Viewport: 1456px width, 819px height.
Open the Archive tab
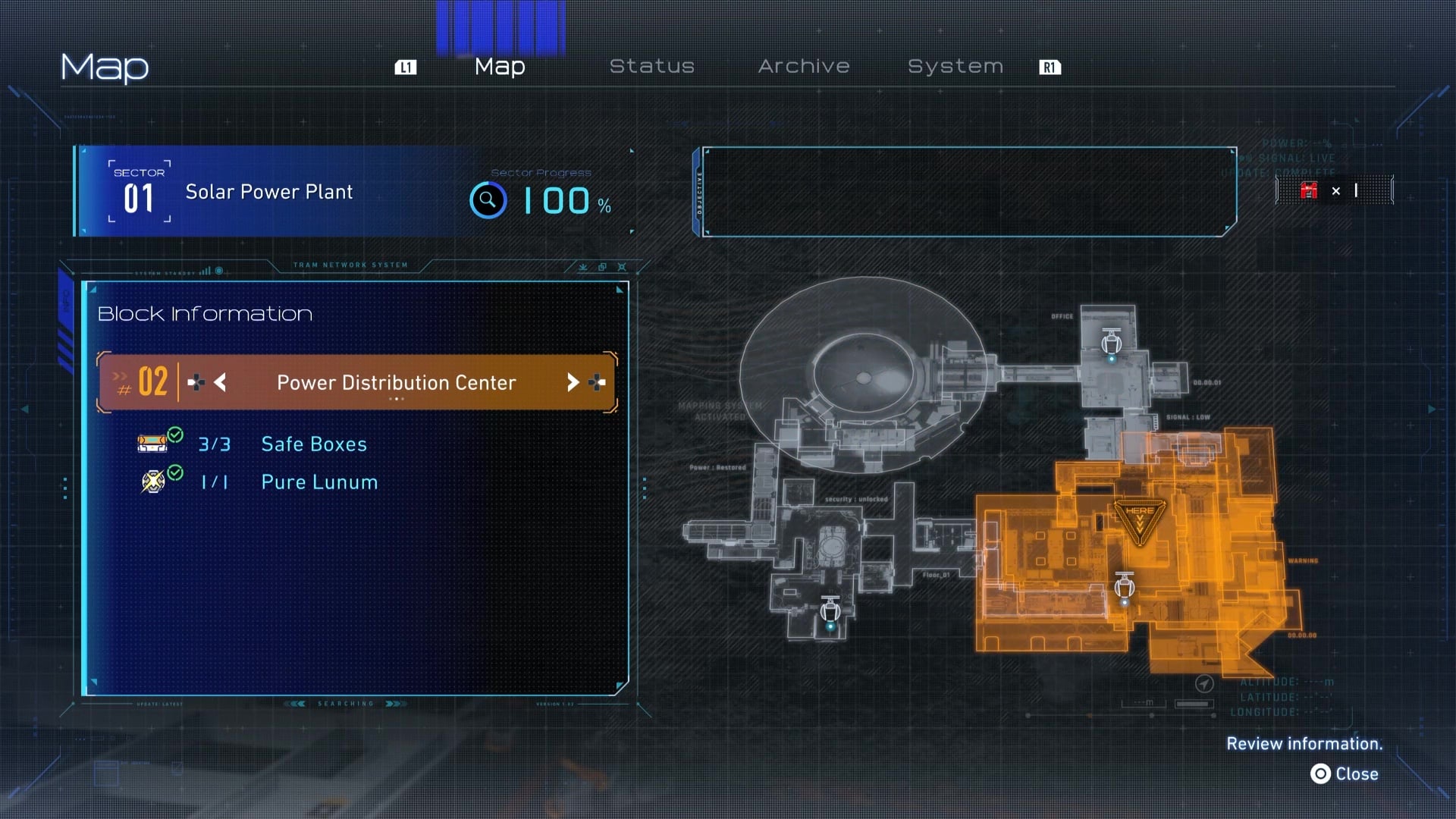(x=803, y=67)
